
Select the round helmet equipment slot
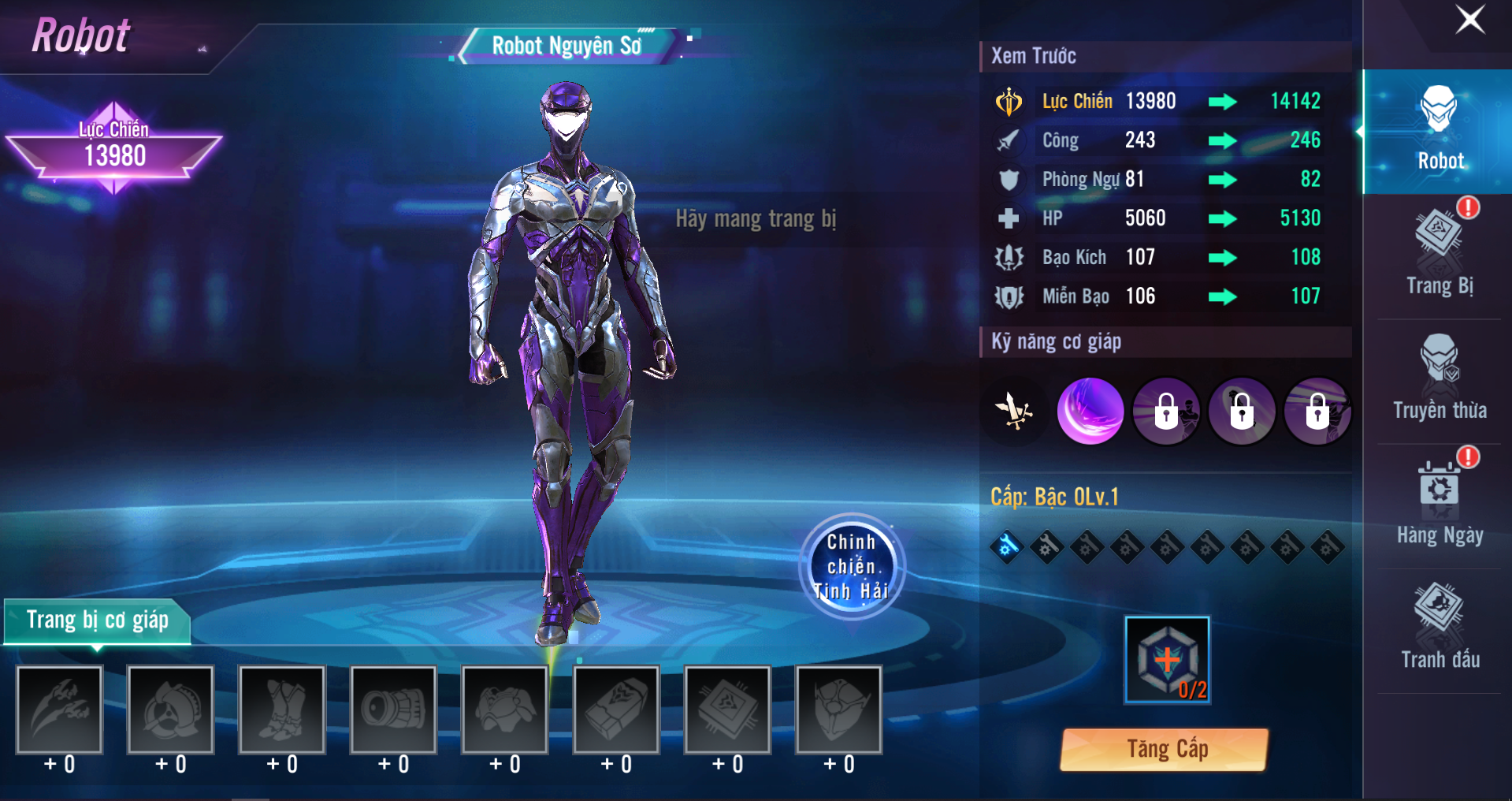pyautogui.click(x=171, y=710)
